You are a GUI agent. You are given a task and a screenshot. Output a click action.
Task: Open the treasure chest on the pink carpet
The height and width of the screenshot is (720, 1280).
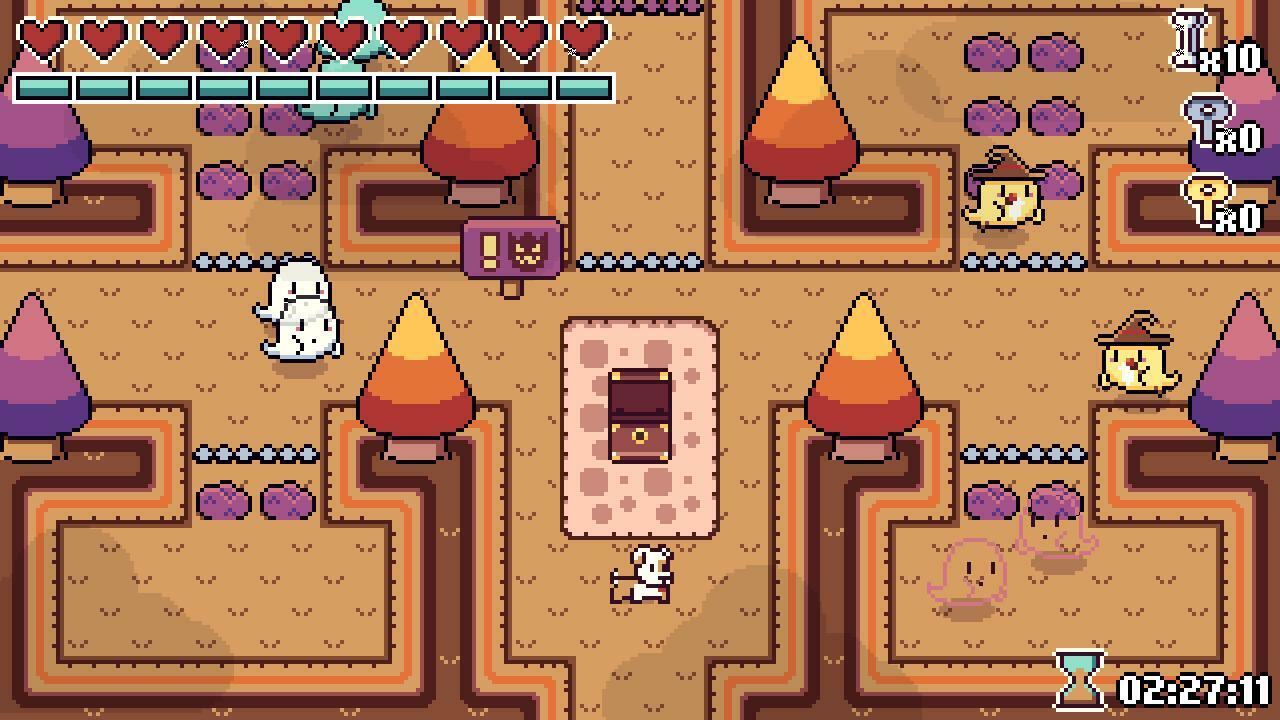tap(643, 415)
